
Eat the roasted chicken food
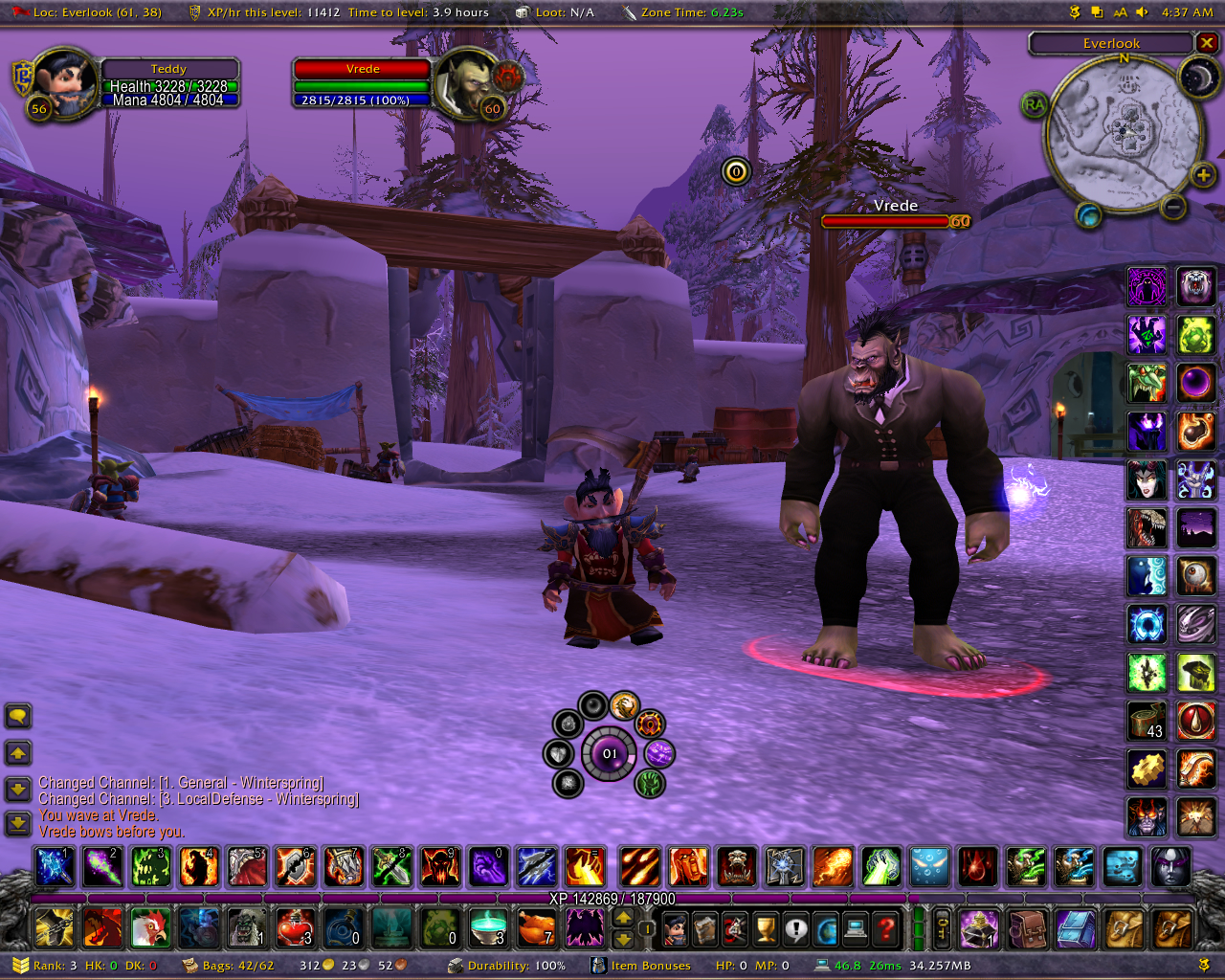click(536, 927)
